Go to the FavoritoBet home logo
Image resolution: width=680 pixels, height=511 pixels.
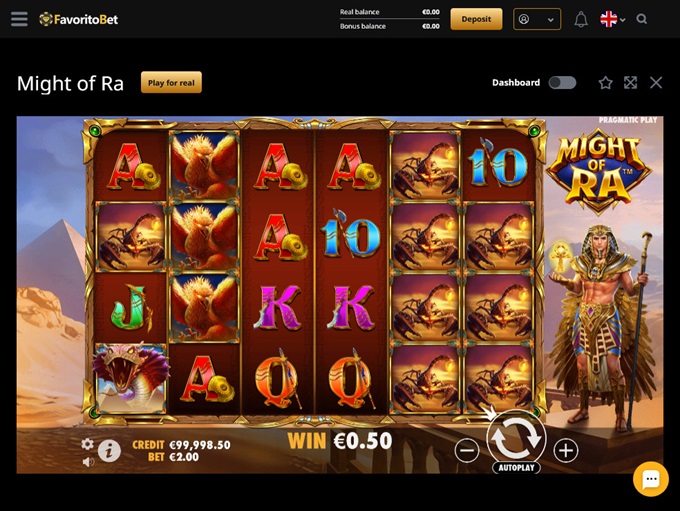click(79, 19)
